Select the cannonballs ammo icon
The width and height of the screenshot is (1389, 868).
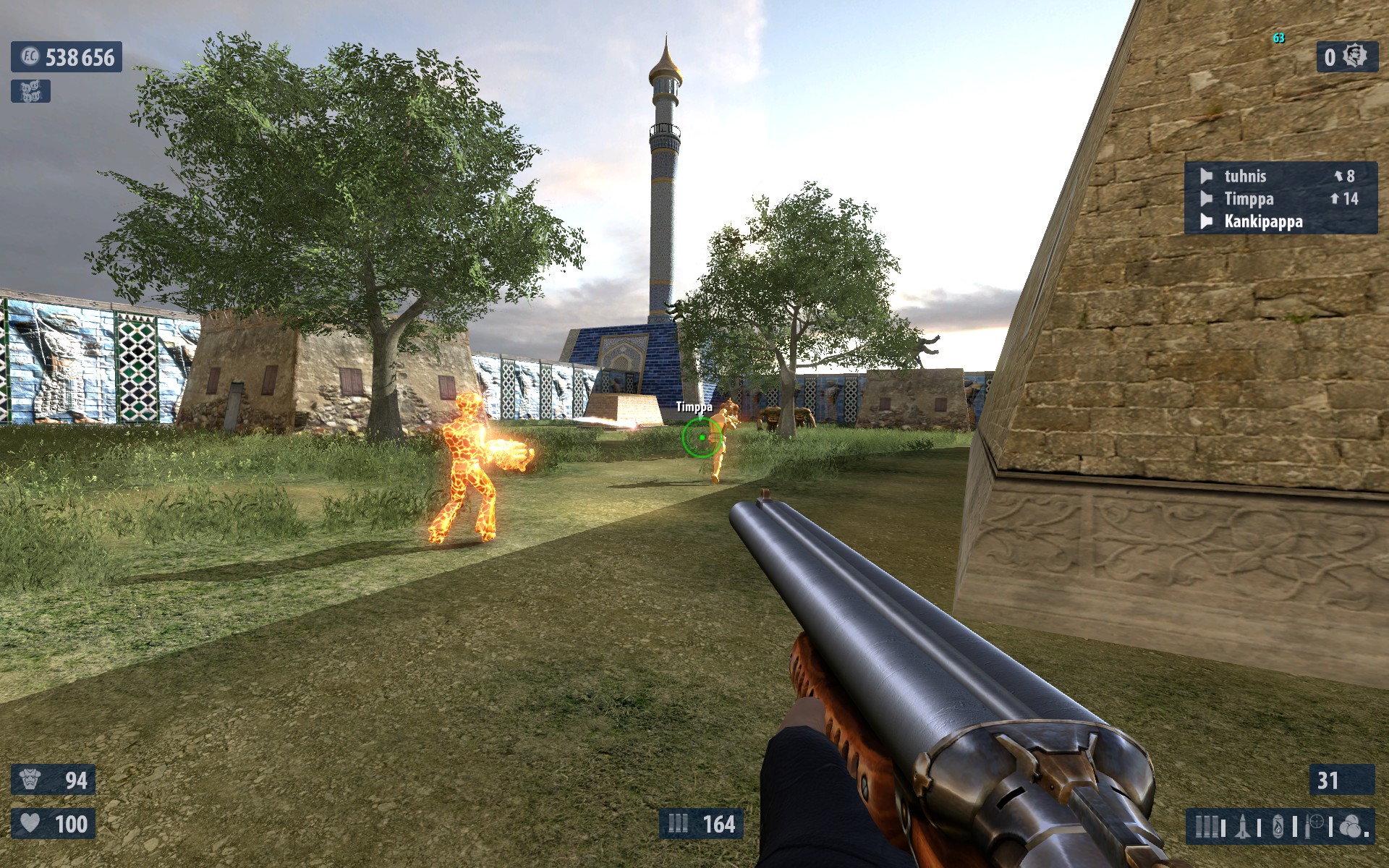(1351, 826)
